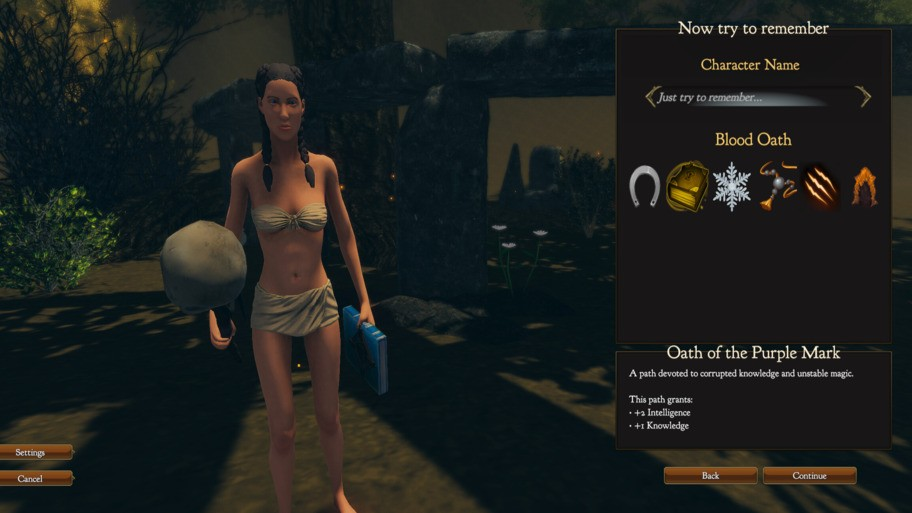This screenshot has height=513, width=912.
Task: Go Back to the previous step
Action: tap(710, 476)
